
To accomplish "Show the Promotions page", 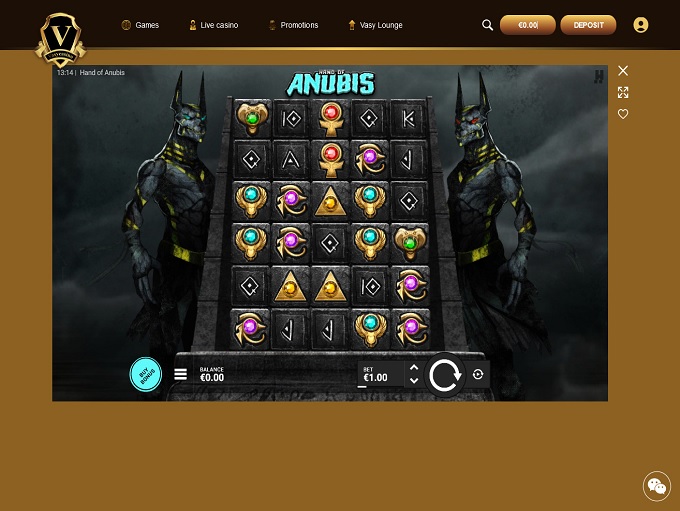I will pos(293,25).
